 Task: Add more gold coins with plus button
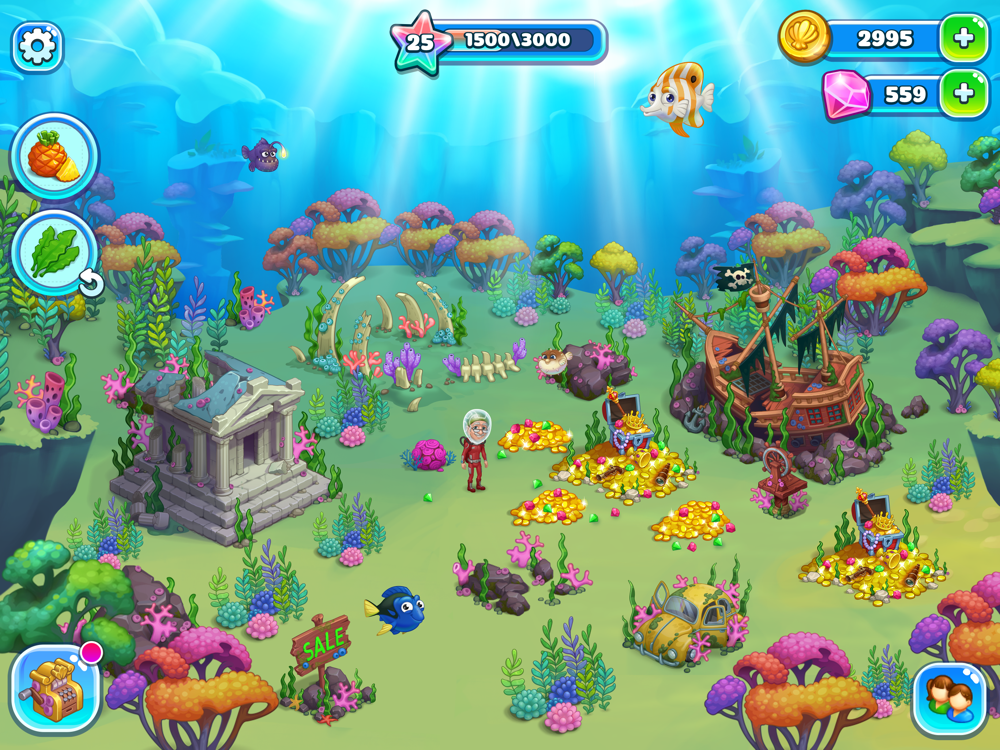pos(963,39)
